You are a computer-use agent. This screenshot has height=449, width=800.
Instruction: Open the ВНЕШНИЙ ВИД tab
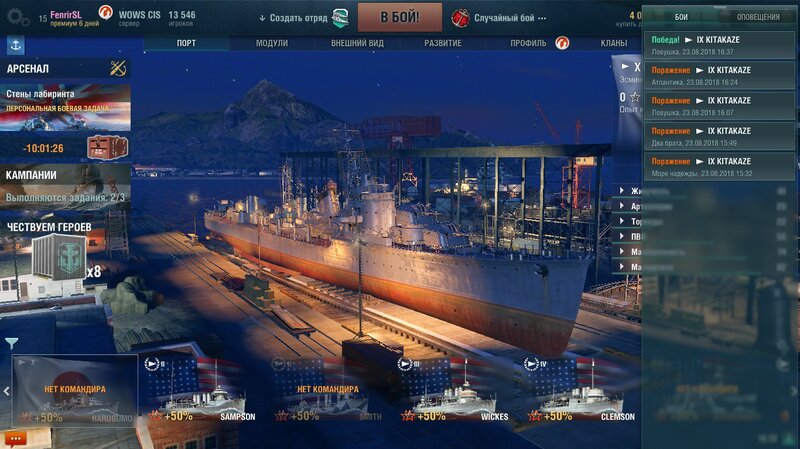pyautogui.click(x=354, y=43)
